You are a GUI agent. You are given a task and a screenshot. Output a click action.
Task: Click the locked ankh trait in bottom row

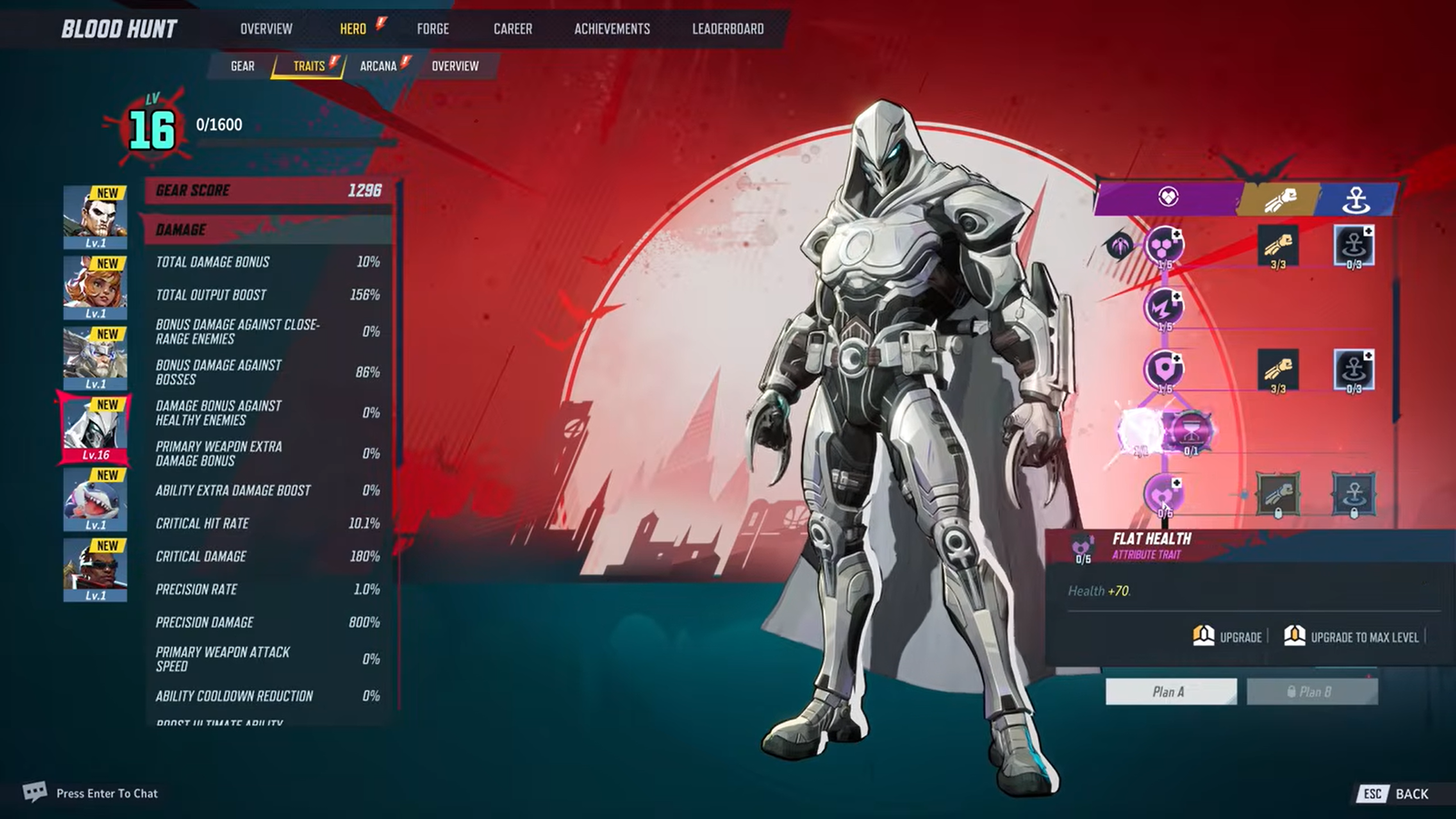1354,494
